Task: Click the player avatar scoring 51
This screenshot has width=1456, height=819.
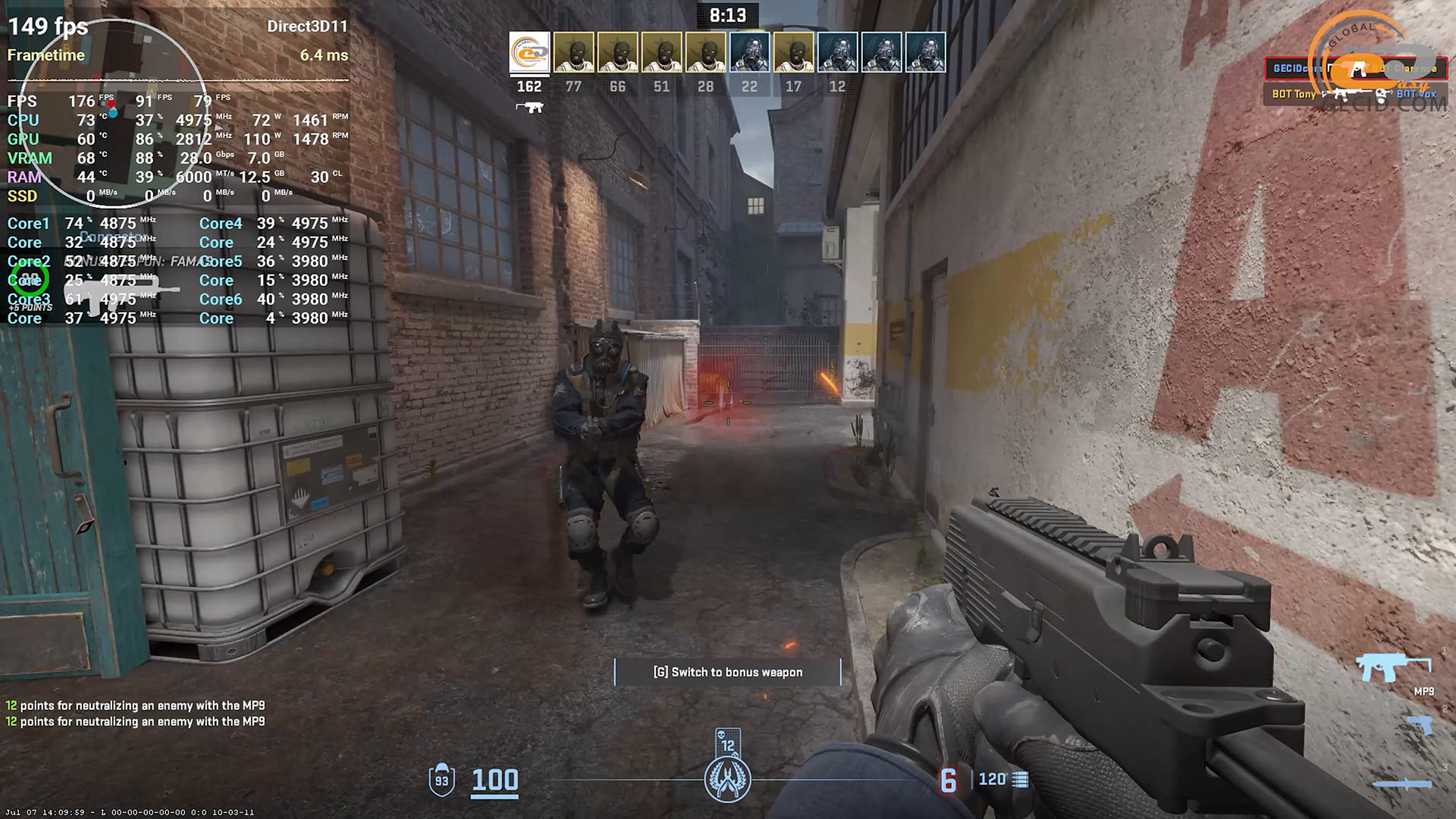Action: (x=661, y=52)
